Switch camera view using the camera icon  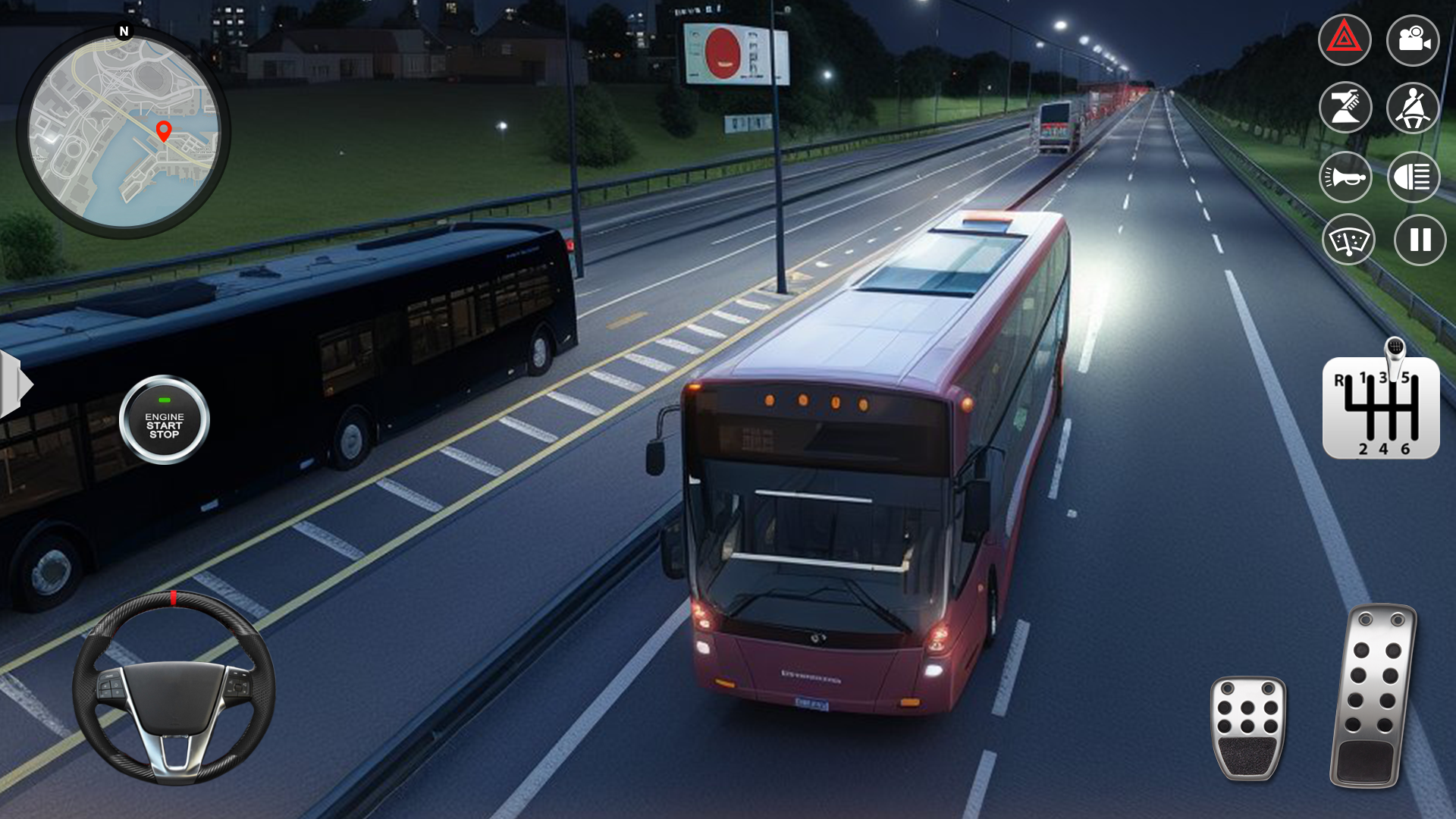pyautogui.click(x=1412, y=40)
